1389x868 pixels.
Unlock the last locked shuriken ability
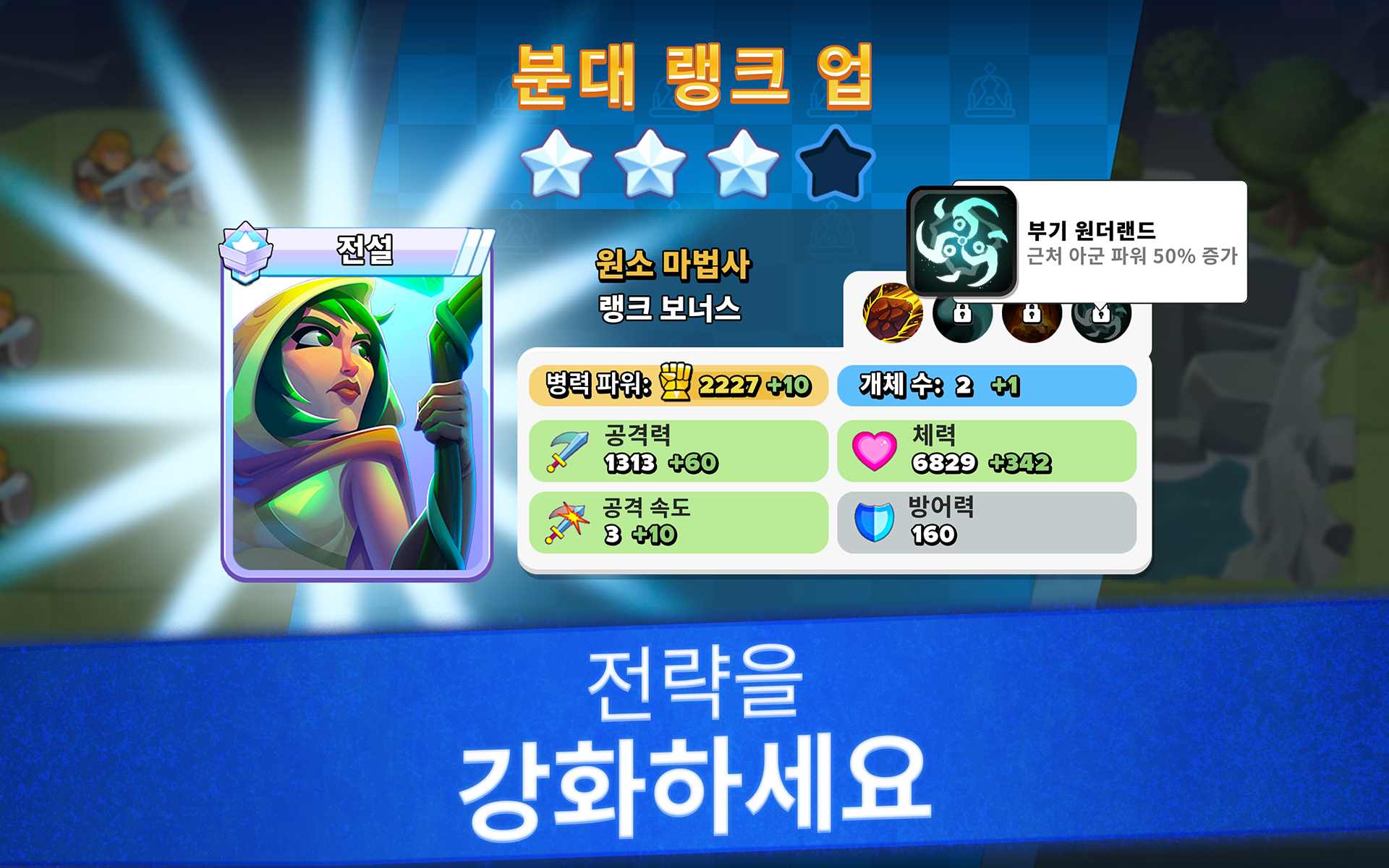(1102, 321)
